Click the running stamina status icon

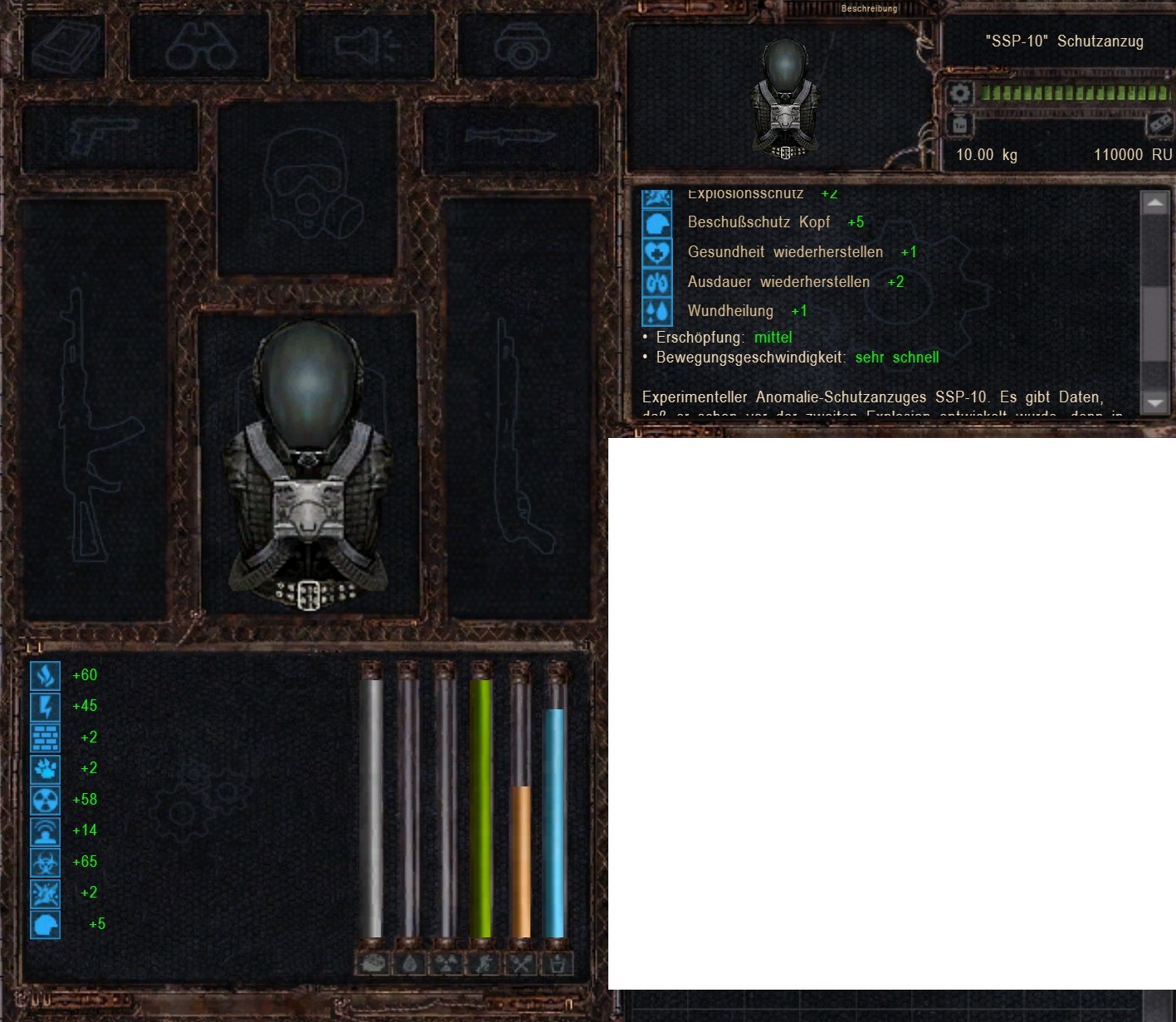(484, 965)
